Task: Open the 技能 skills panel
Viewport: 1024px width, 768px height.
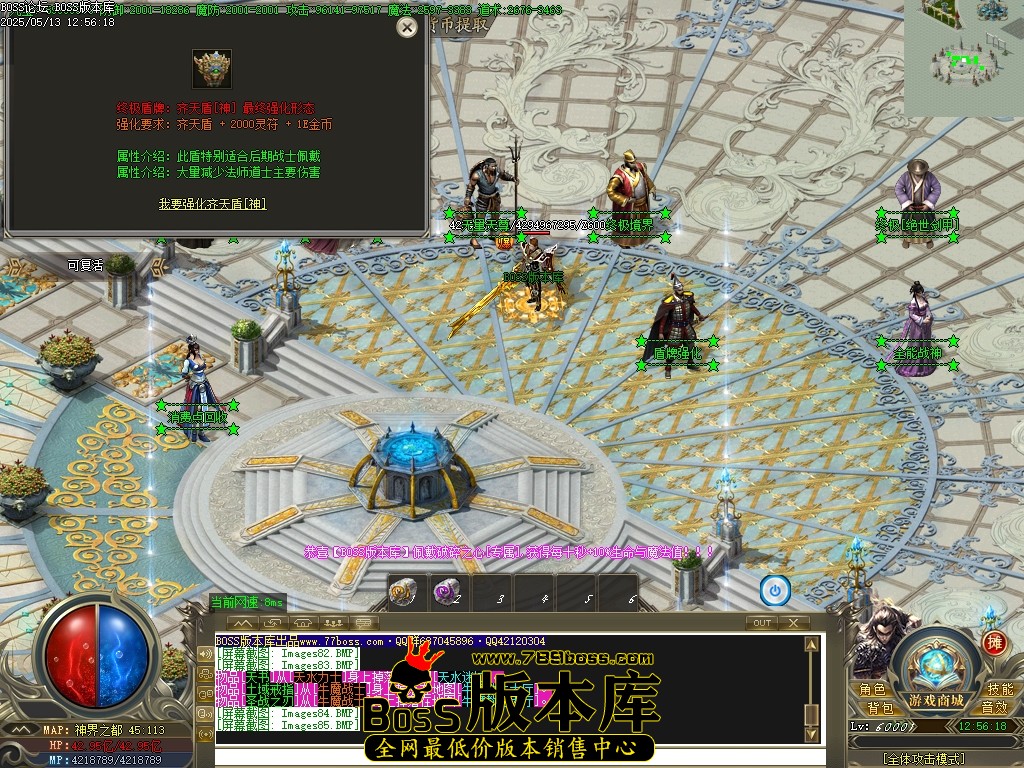Action: (999, 689)
